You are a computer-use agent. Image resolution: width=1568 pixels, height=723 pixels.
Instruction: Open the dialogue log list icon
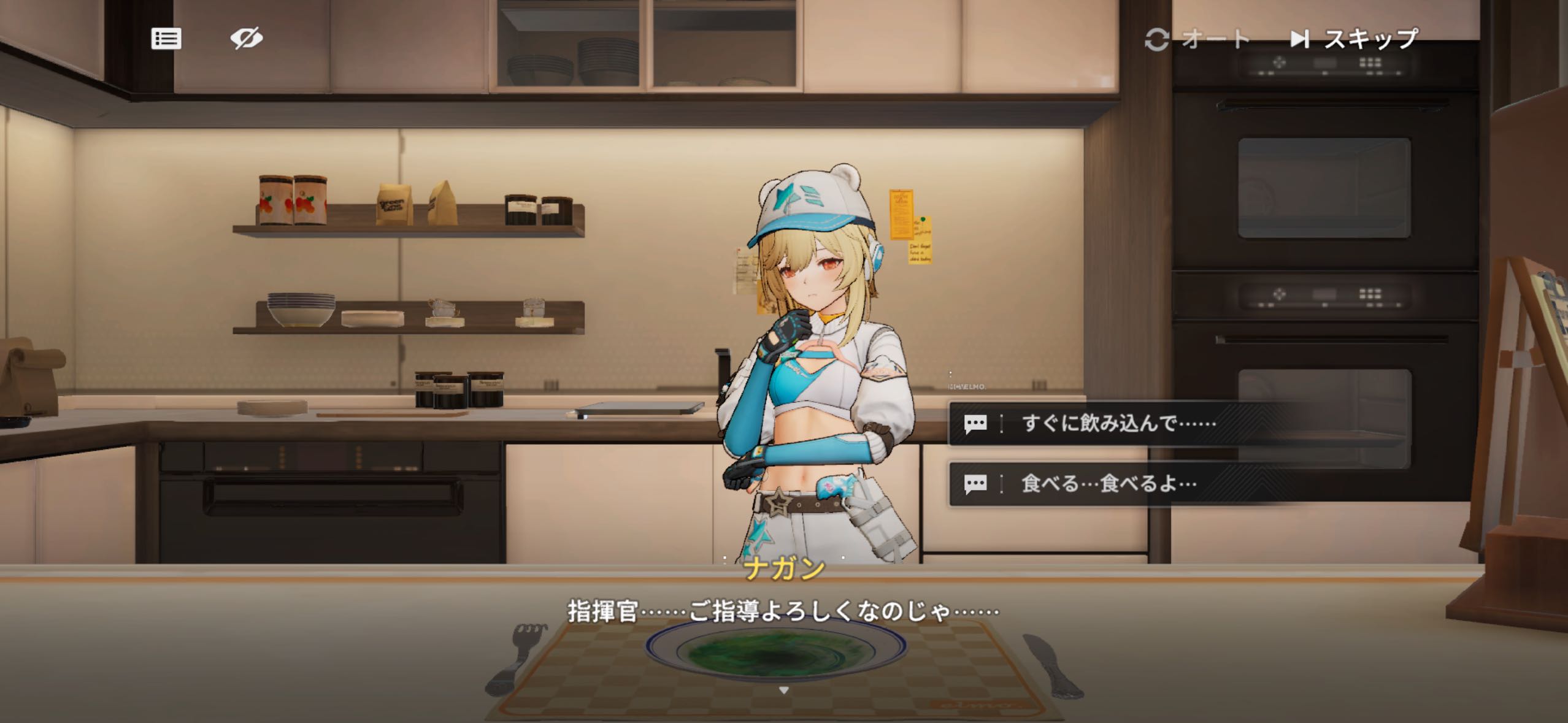tap(166, 39)
